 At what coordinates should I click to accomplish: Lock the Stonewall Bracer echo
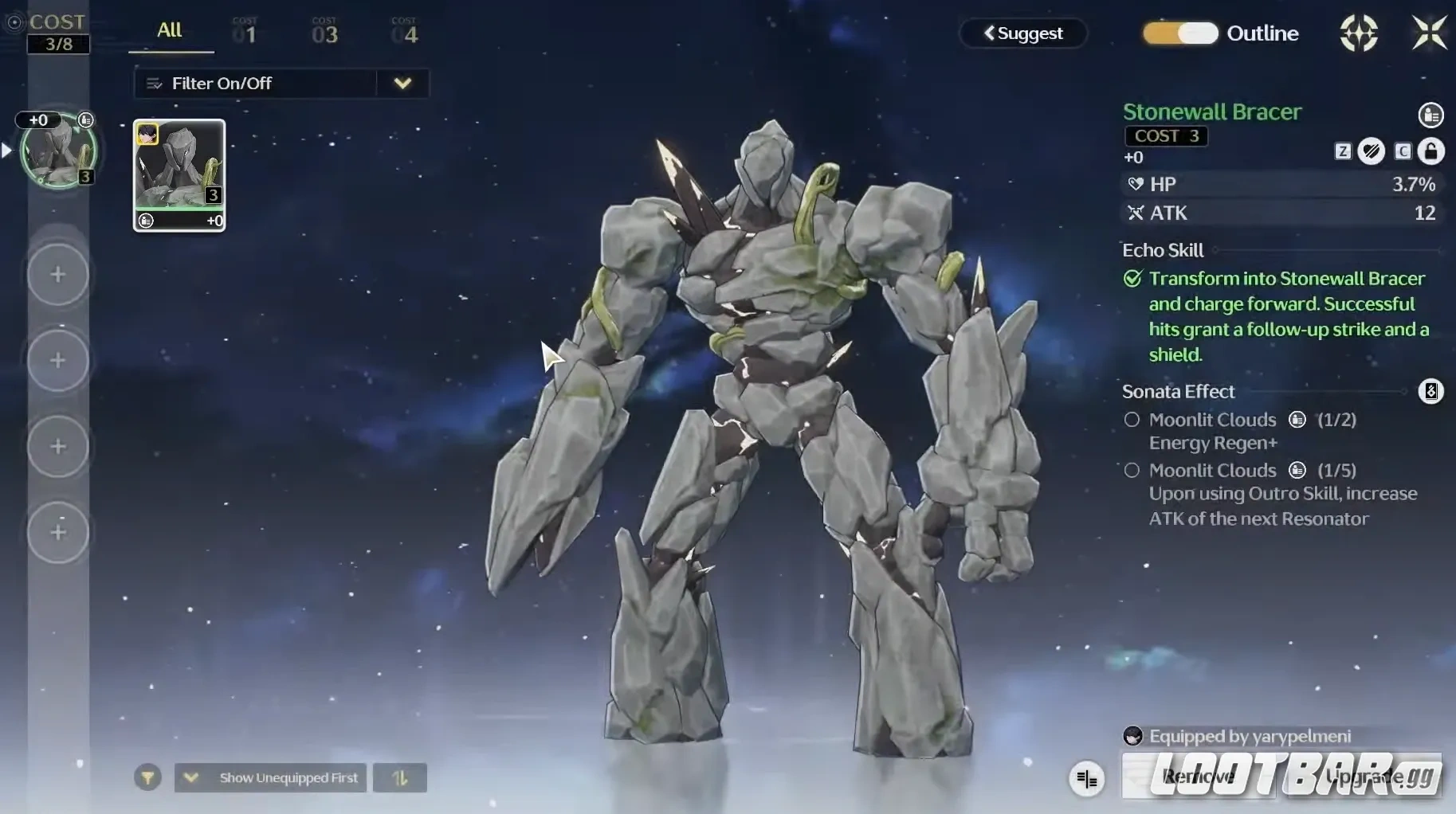pos(1431,151)
